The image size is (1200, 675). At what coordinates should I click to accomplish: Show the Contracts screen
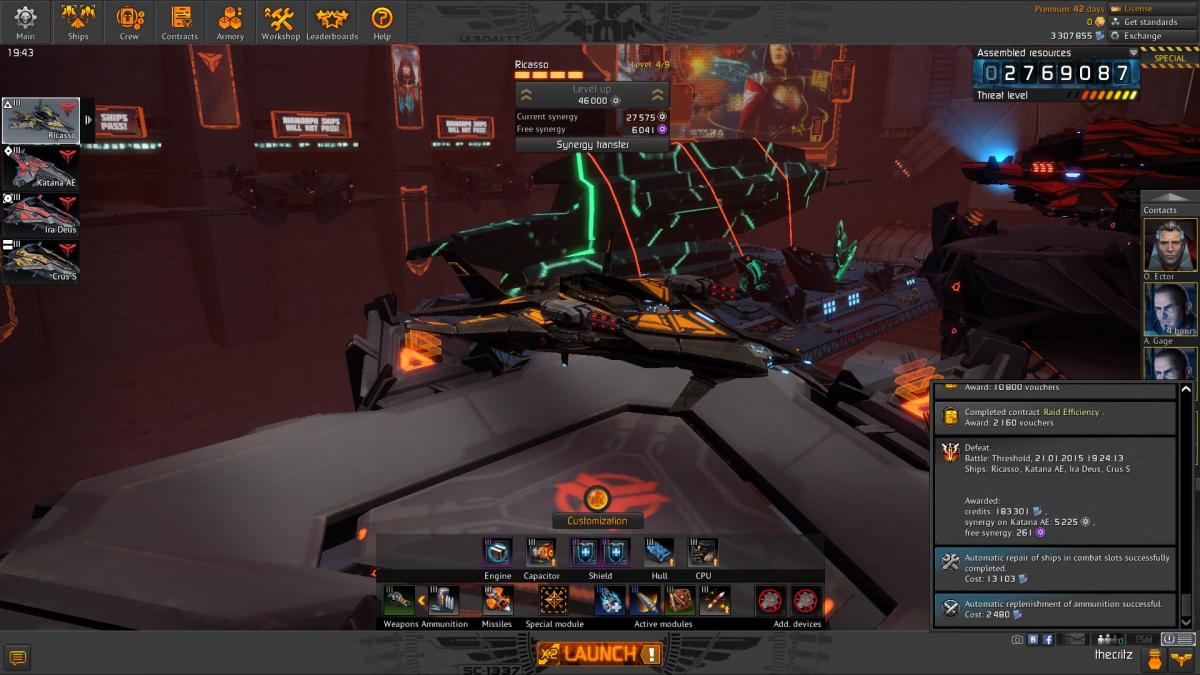[x=180, y=22]
